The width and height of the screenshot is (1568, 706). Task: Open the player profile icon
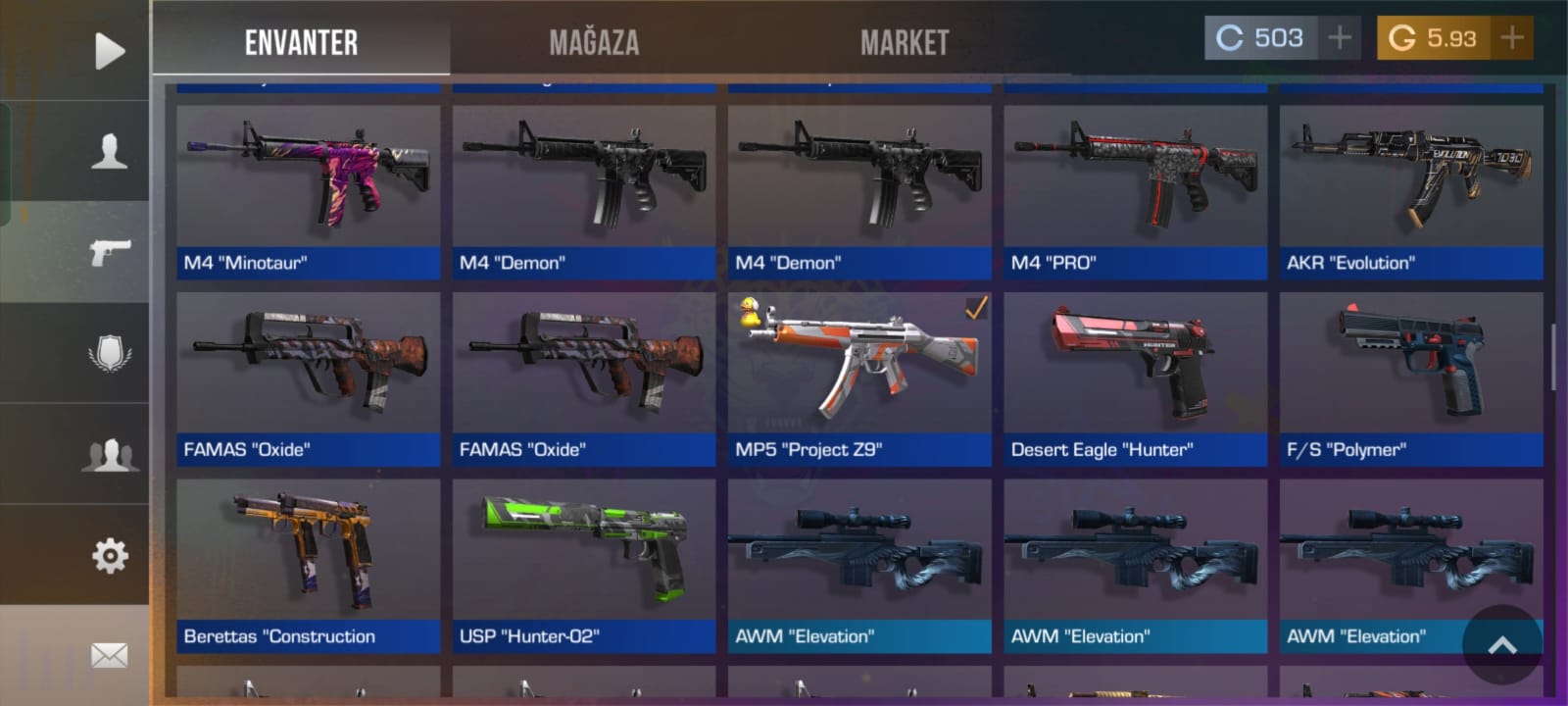[x=109, y=151]
